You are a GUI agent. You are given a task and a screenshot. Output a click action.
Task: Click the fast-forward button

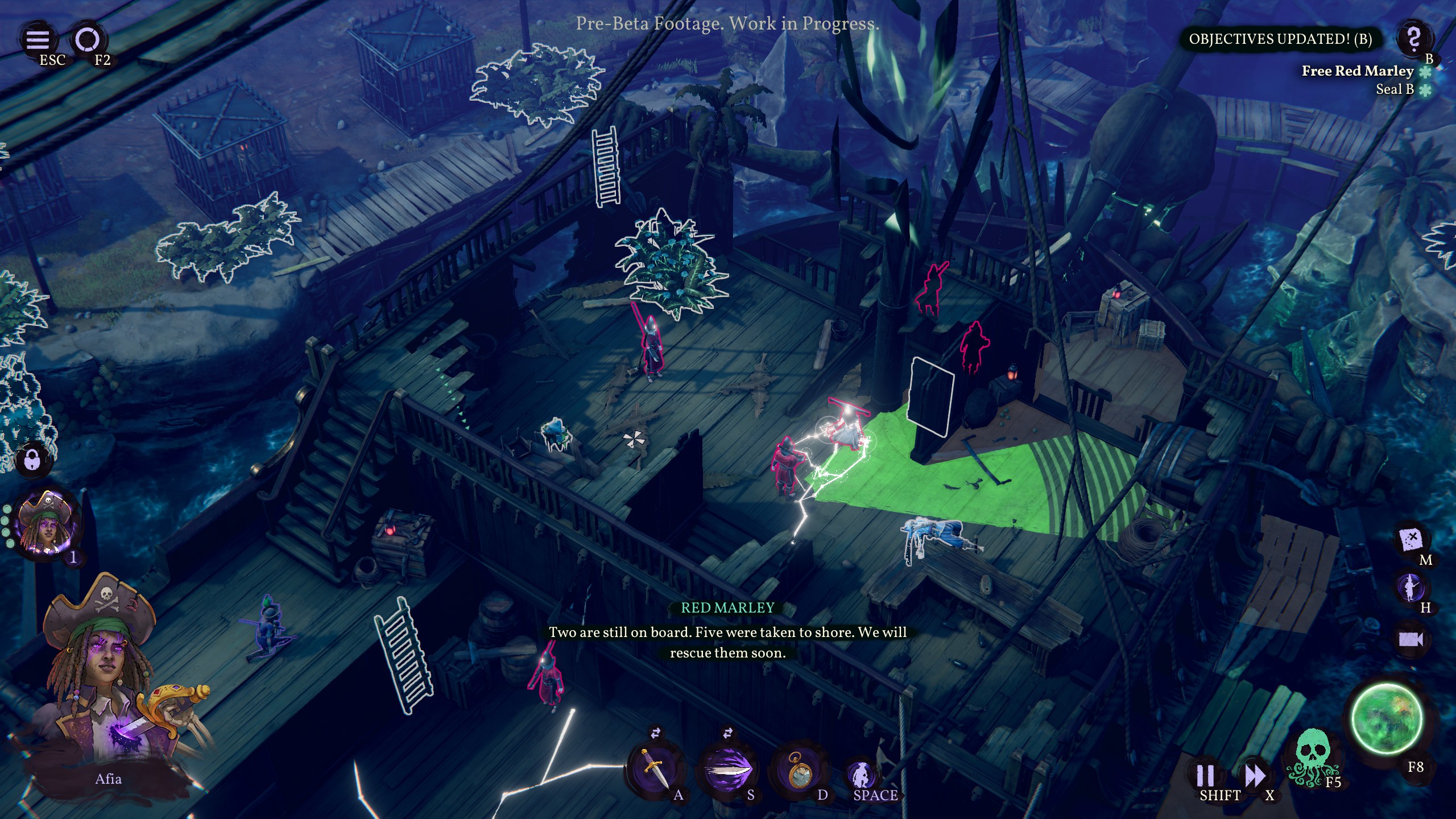(1255, 775)
